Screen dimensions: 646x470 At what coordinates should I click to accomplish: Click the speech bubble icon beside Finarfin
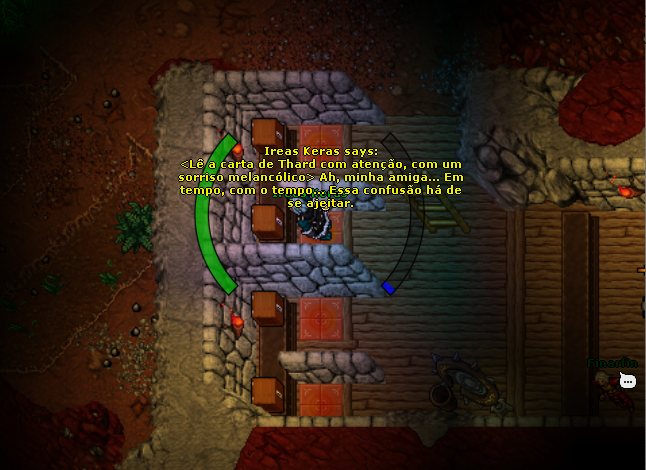coord(628,381)
